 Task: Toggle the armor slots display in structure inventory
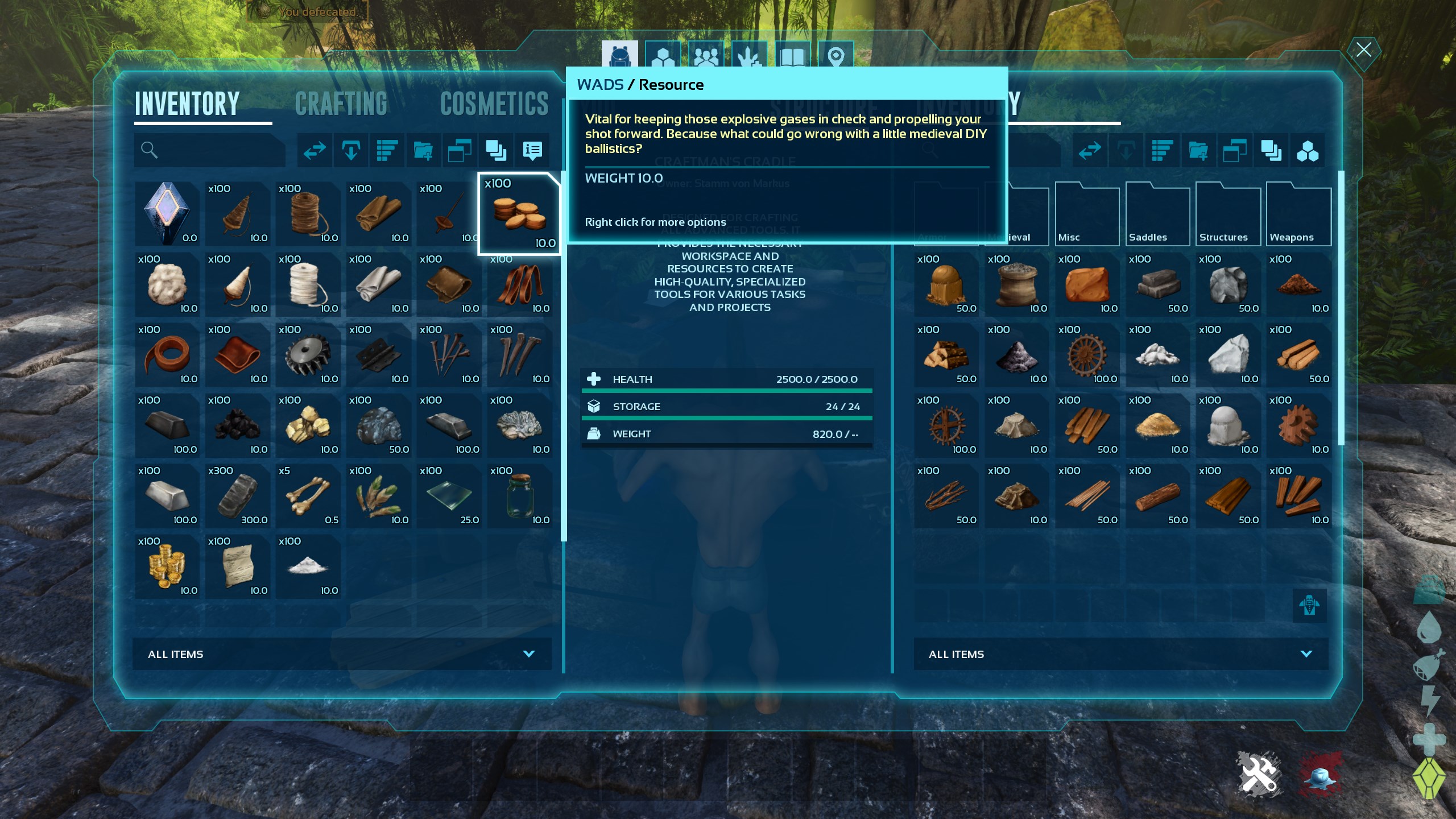(1311, 606)
